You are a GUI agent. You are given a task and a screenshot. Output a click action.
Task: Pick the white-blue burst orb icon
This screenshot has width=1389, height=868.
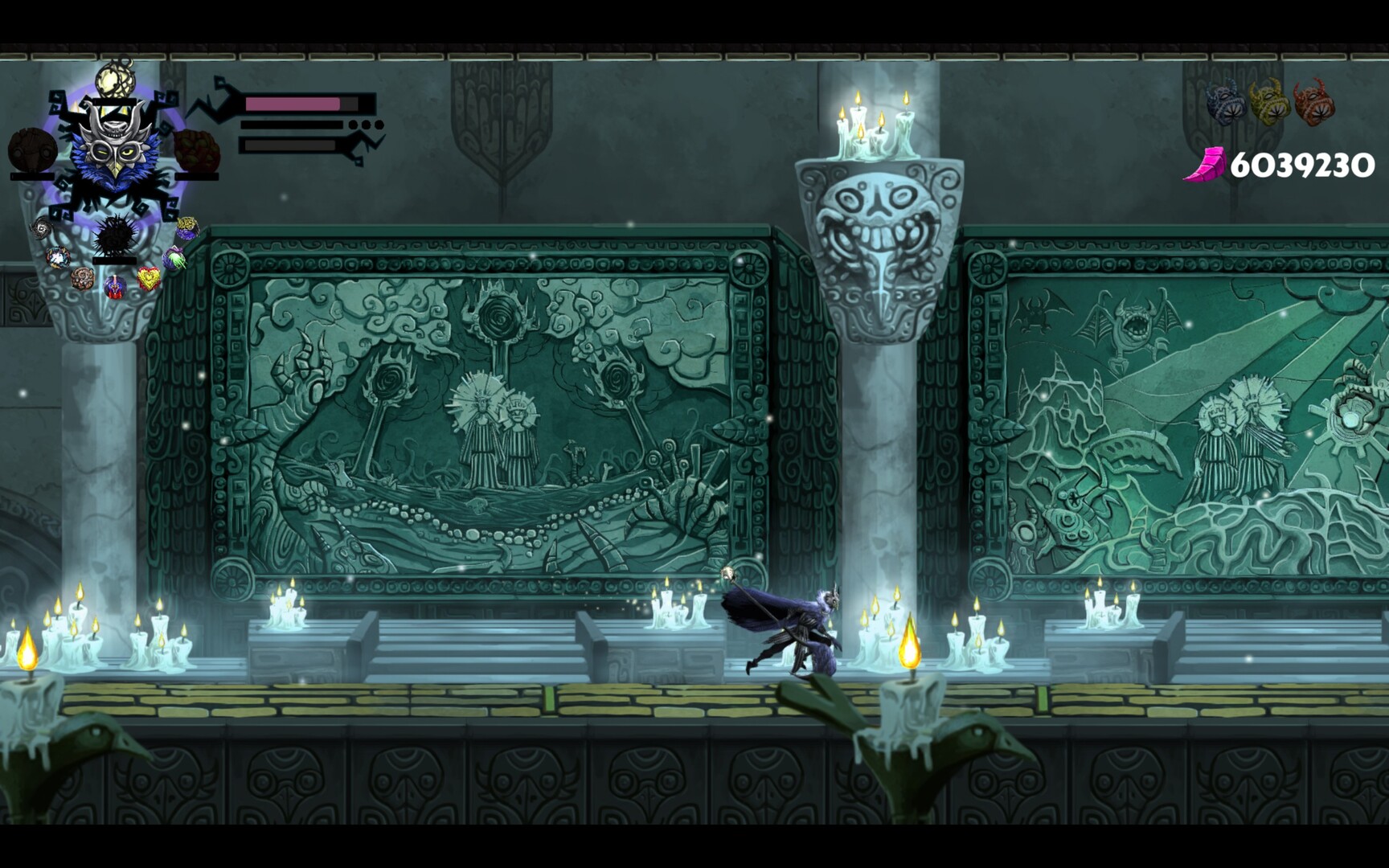tap(57, 258)
